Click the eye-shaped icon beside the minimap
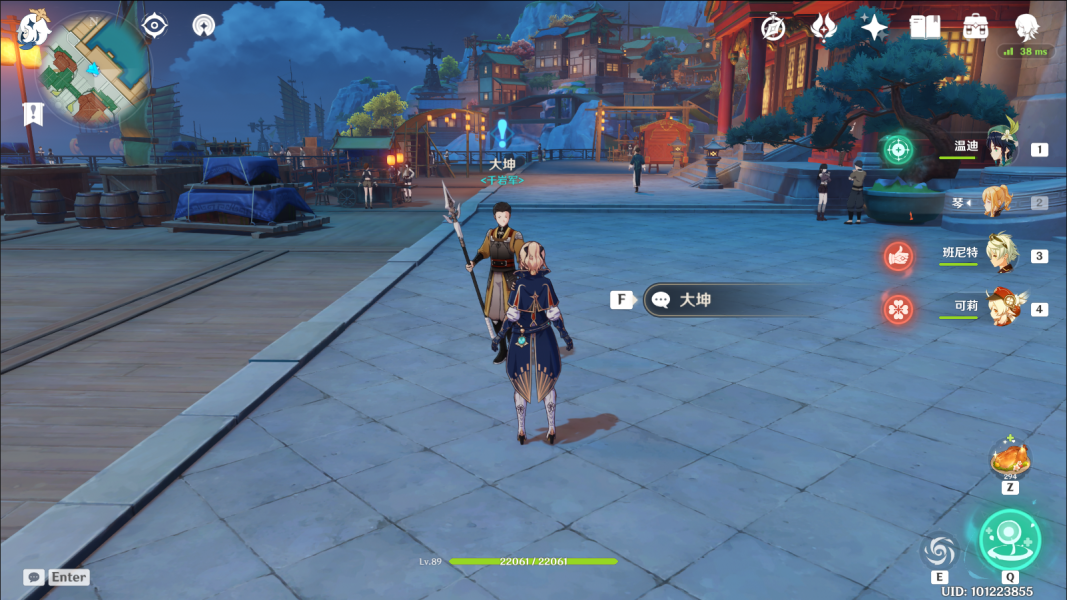Viewport: 1067px width, 600px height. click(154, 25)
